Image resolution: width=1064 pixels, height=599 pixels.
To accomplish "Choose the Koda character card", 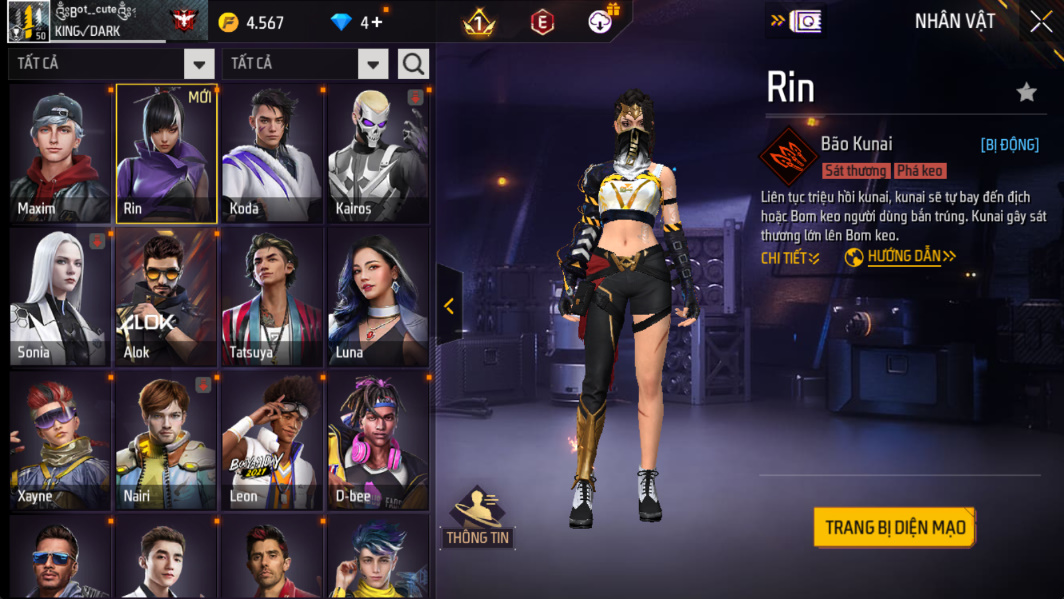I will click(272, 153).
